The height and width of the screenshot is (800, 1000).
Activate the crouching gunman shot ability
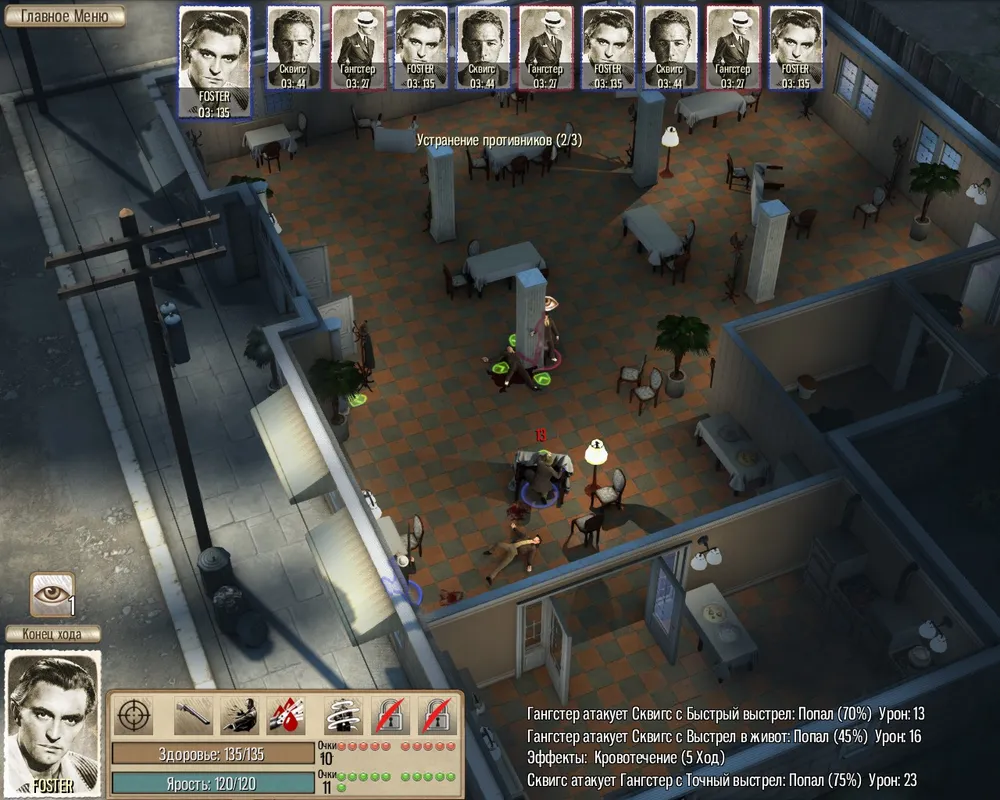(240, 715)
